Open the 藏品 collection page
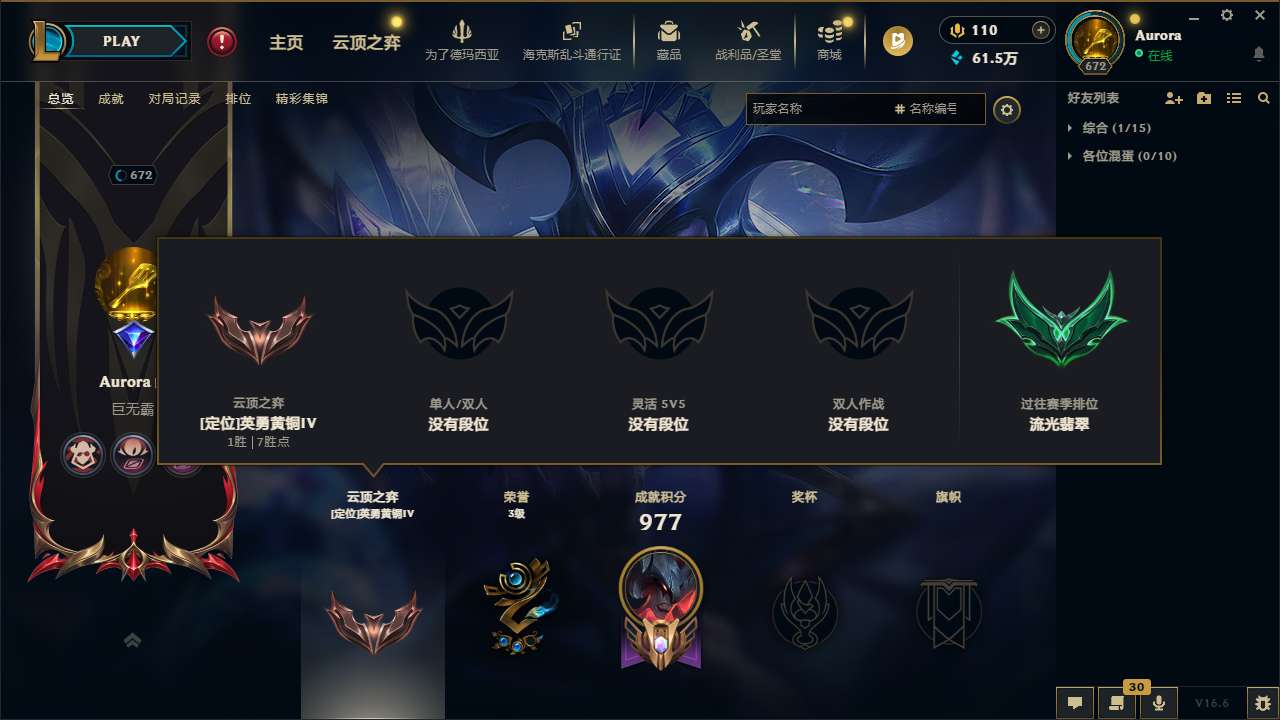 (668, 40)
